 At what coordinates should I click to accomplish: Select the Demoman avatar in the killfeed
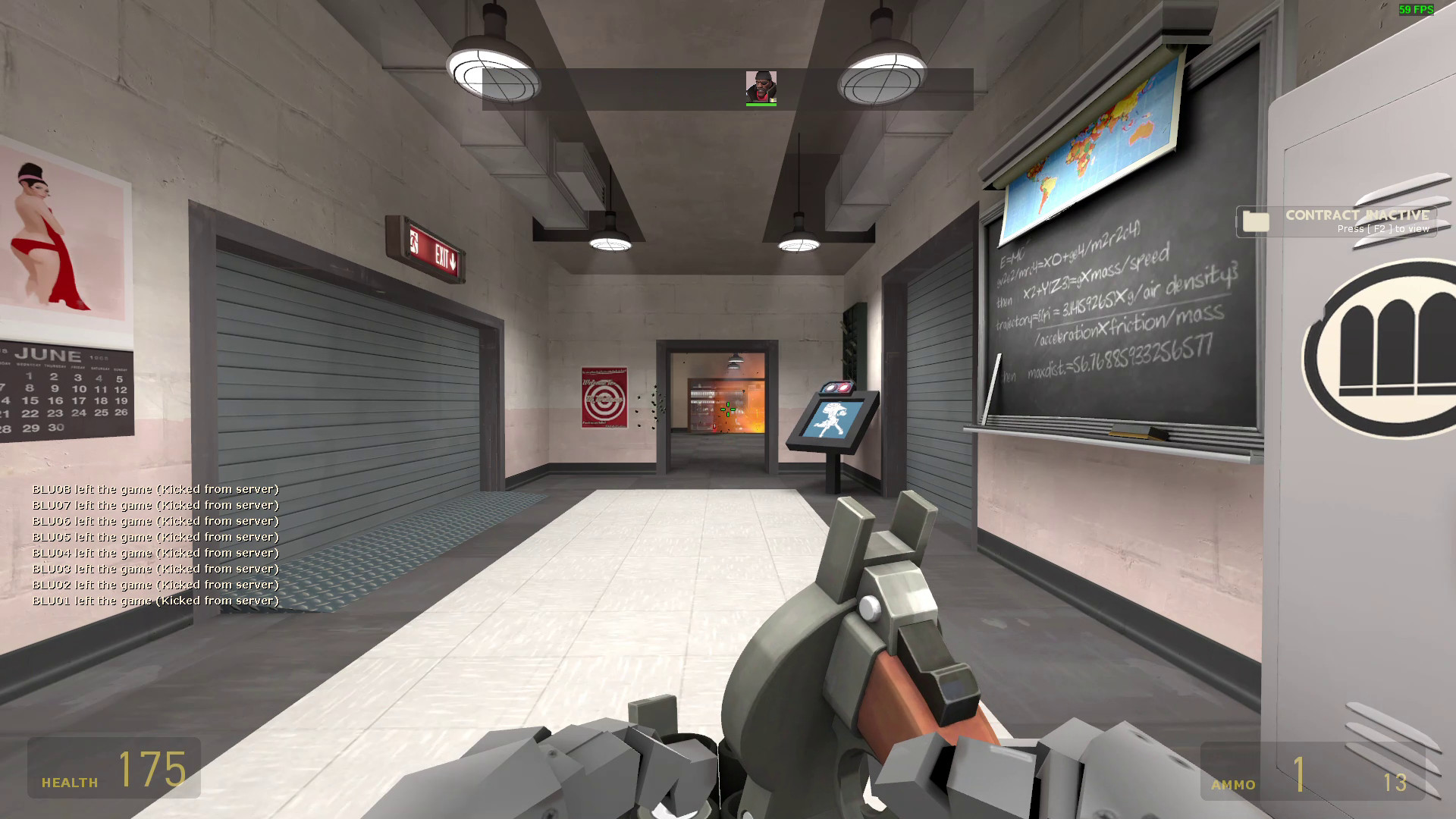tap(761, 86)
